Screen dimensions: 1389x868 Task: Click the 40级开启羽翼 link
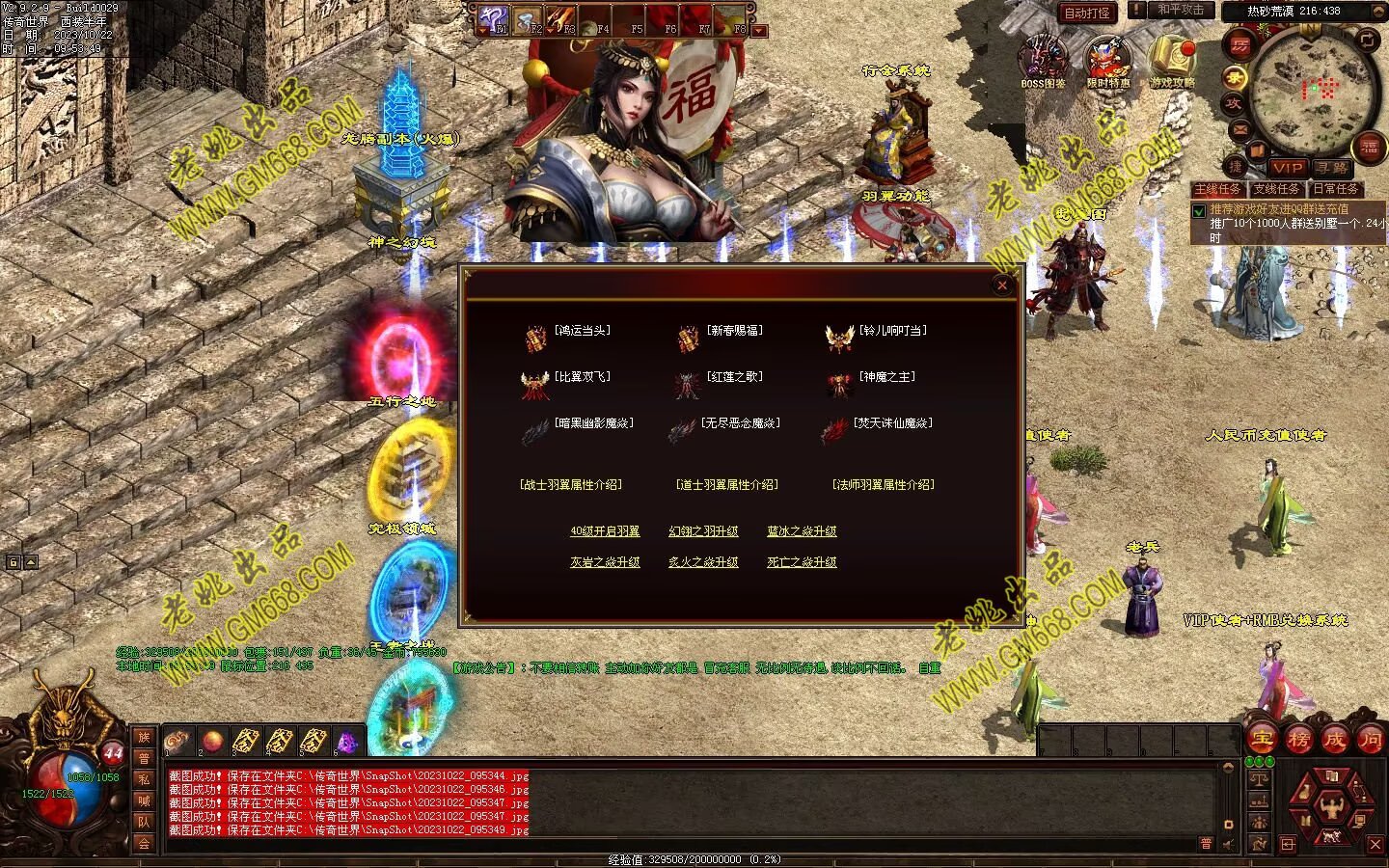tap(605, 531)
